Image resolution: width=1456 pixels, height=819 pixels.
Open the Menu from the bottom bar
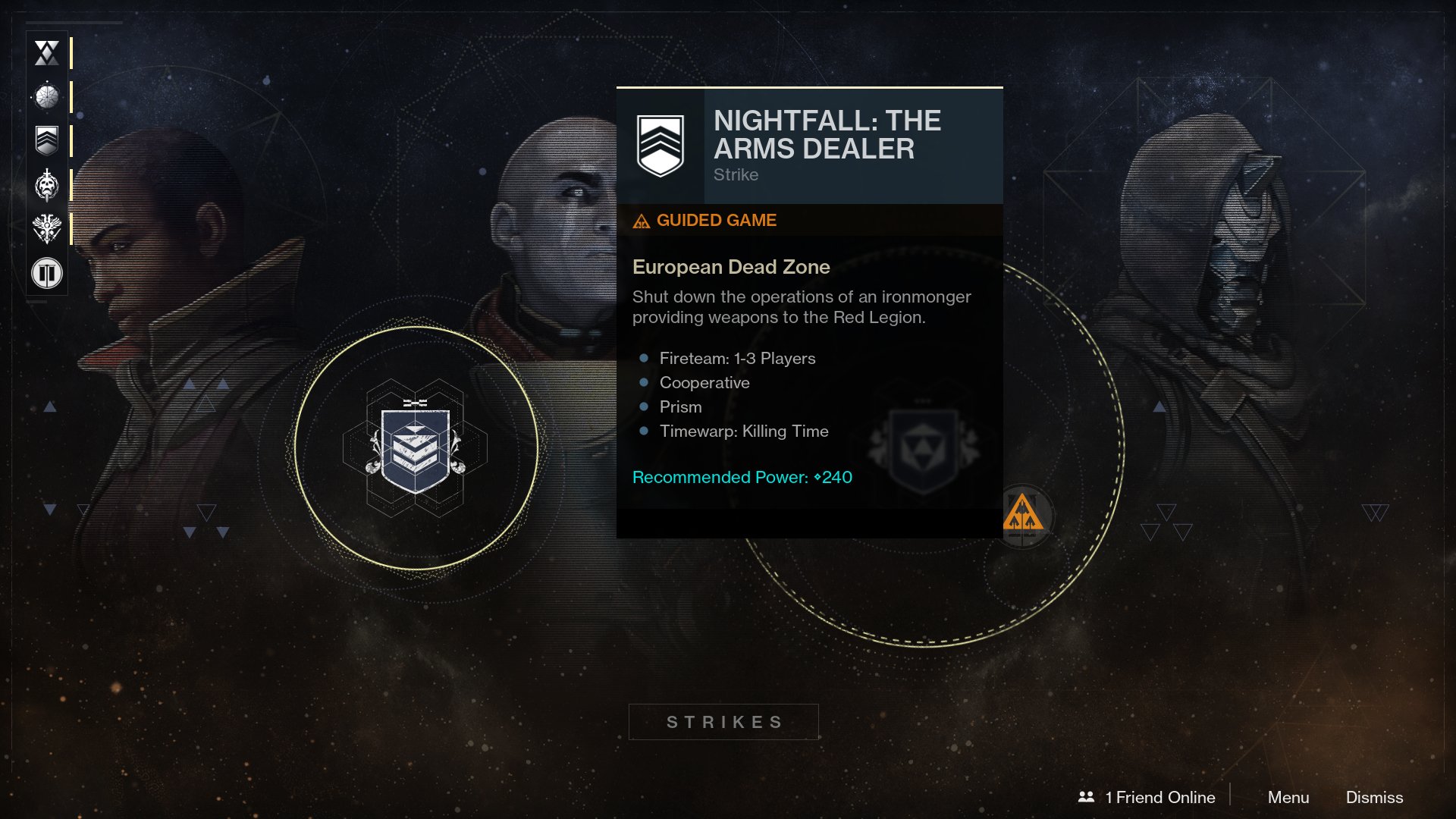tap(1288, 798)
